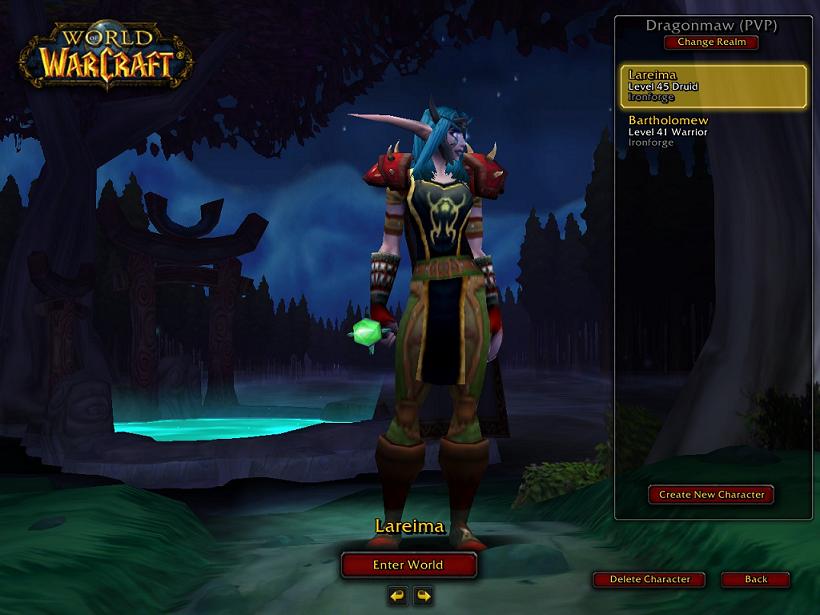Delete the selected character
The width and height of the screenshot is (820, 615).
[649, 580]
